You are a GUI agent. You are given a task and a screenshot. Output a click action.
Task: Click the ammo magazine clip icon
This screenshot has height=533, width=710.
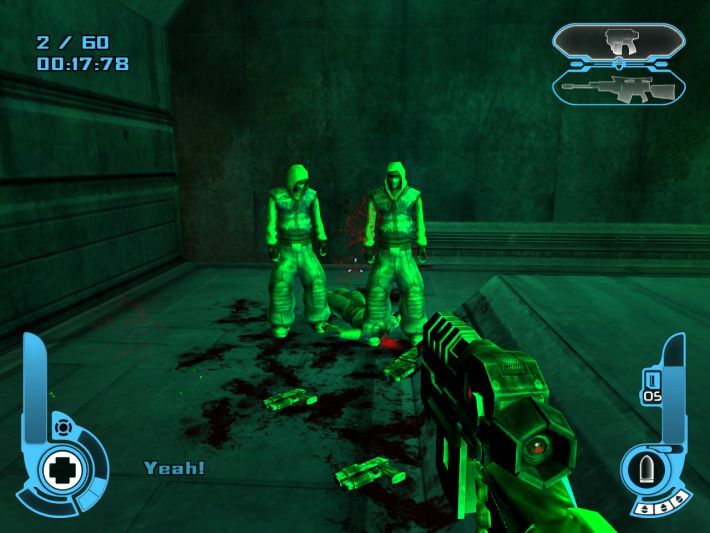coord(651,379)
